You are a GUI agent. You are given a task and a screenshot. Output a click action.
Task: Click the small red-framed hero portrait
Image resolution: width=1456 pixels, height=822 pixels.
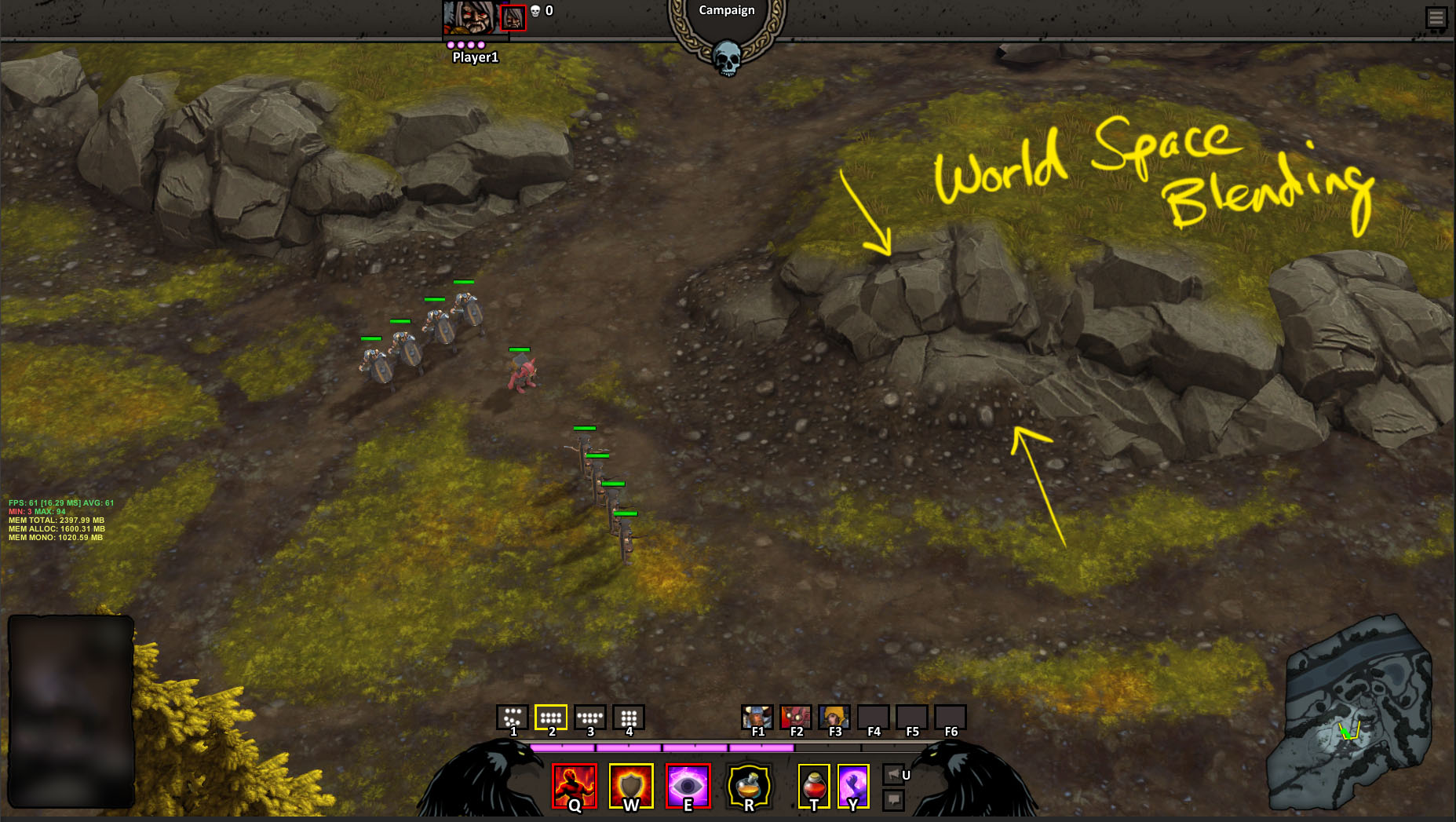[513, 18]
